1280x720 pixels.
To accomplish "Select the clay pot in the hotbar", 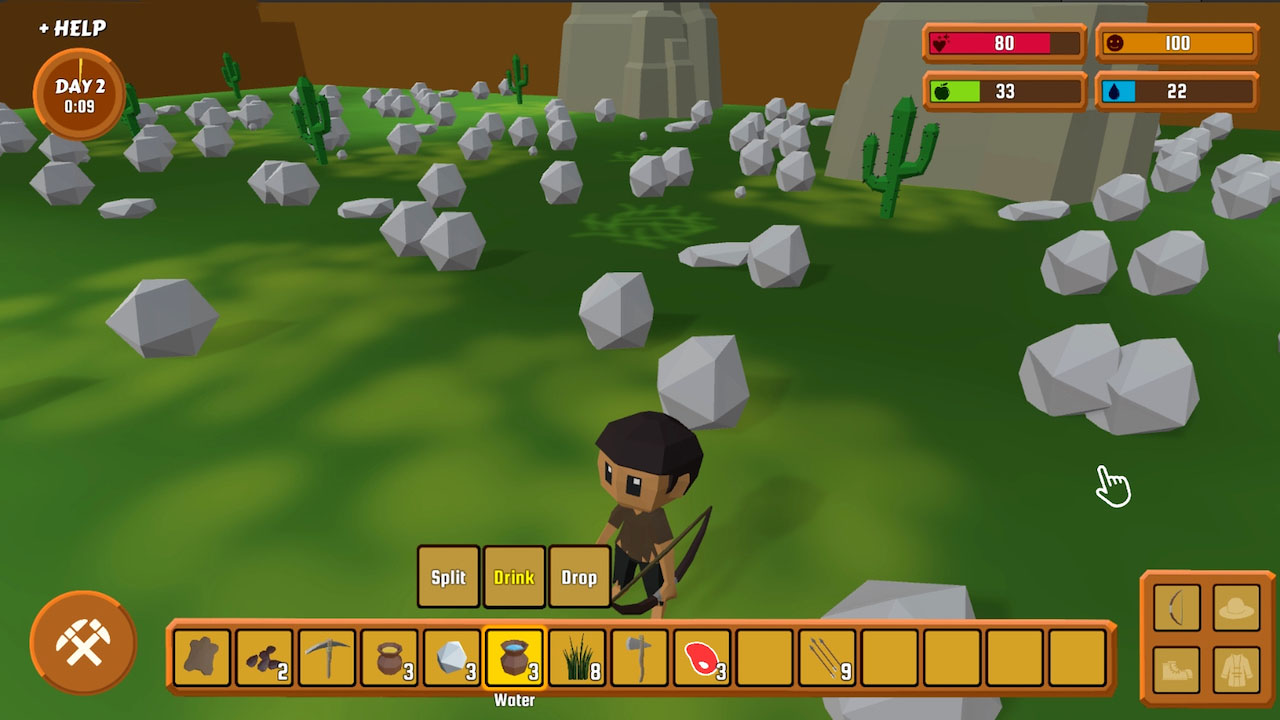I will click(389, 658).
